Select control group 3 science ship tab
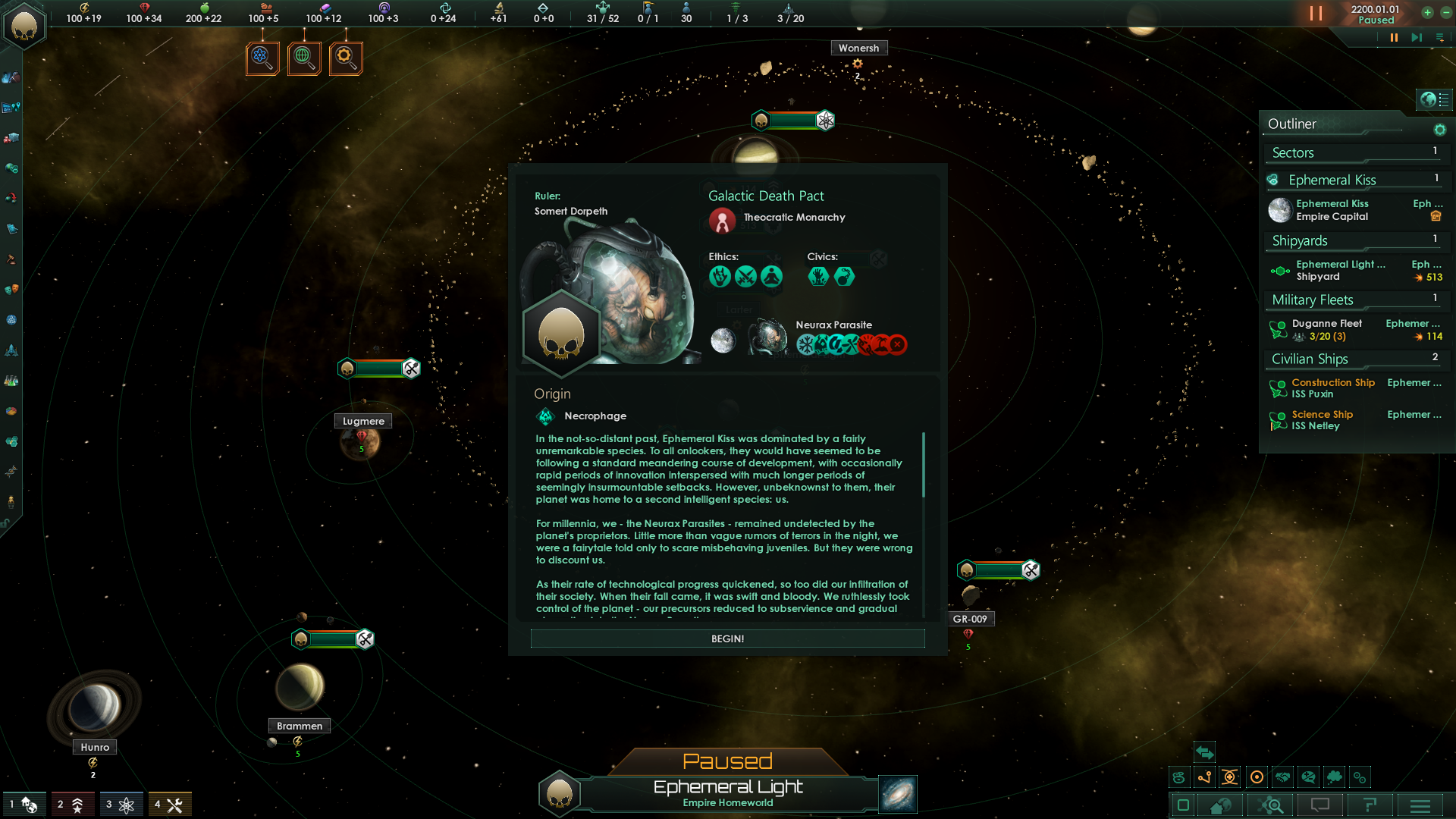Screen dimensions: 1456x819 pos(120,803)
